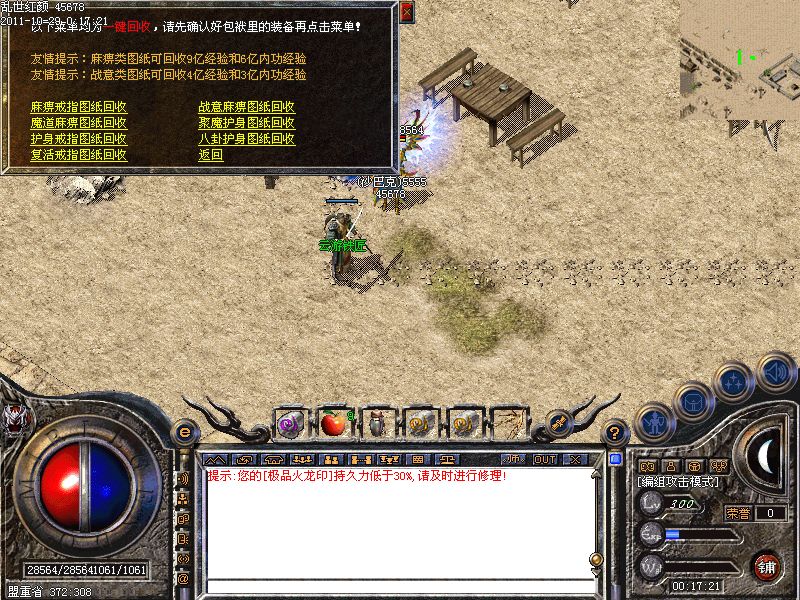
Task: Pick the 护身戒指图纸回收 entry
Action: pos(79,139)
